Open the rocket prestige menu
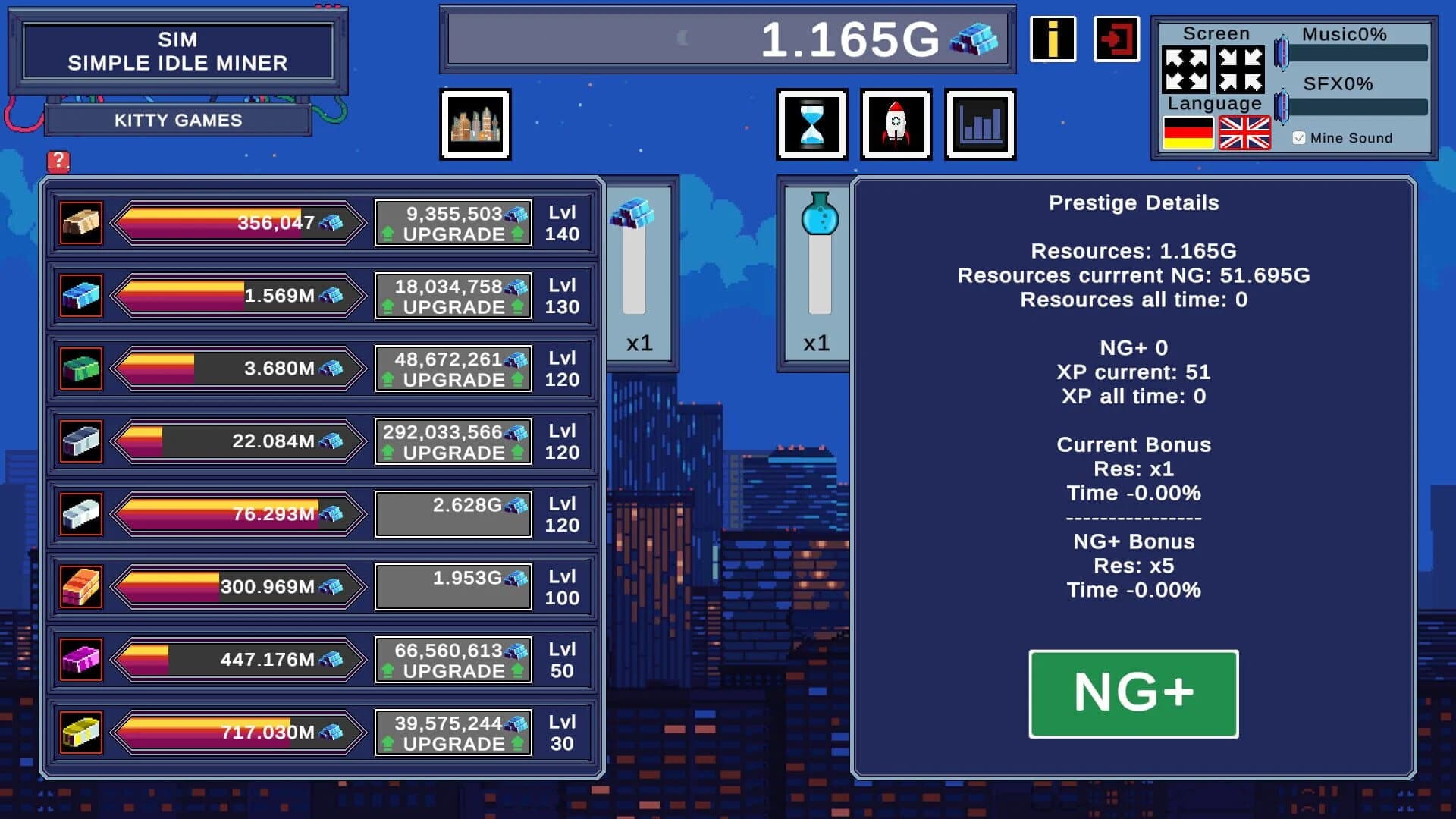 tap(896, 124)
